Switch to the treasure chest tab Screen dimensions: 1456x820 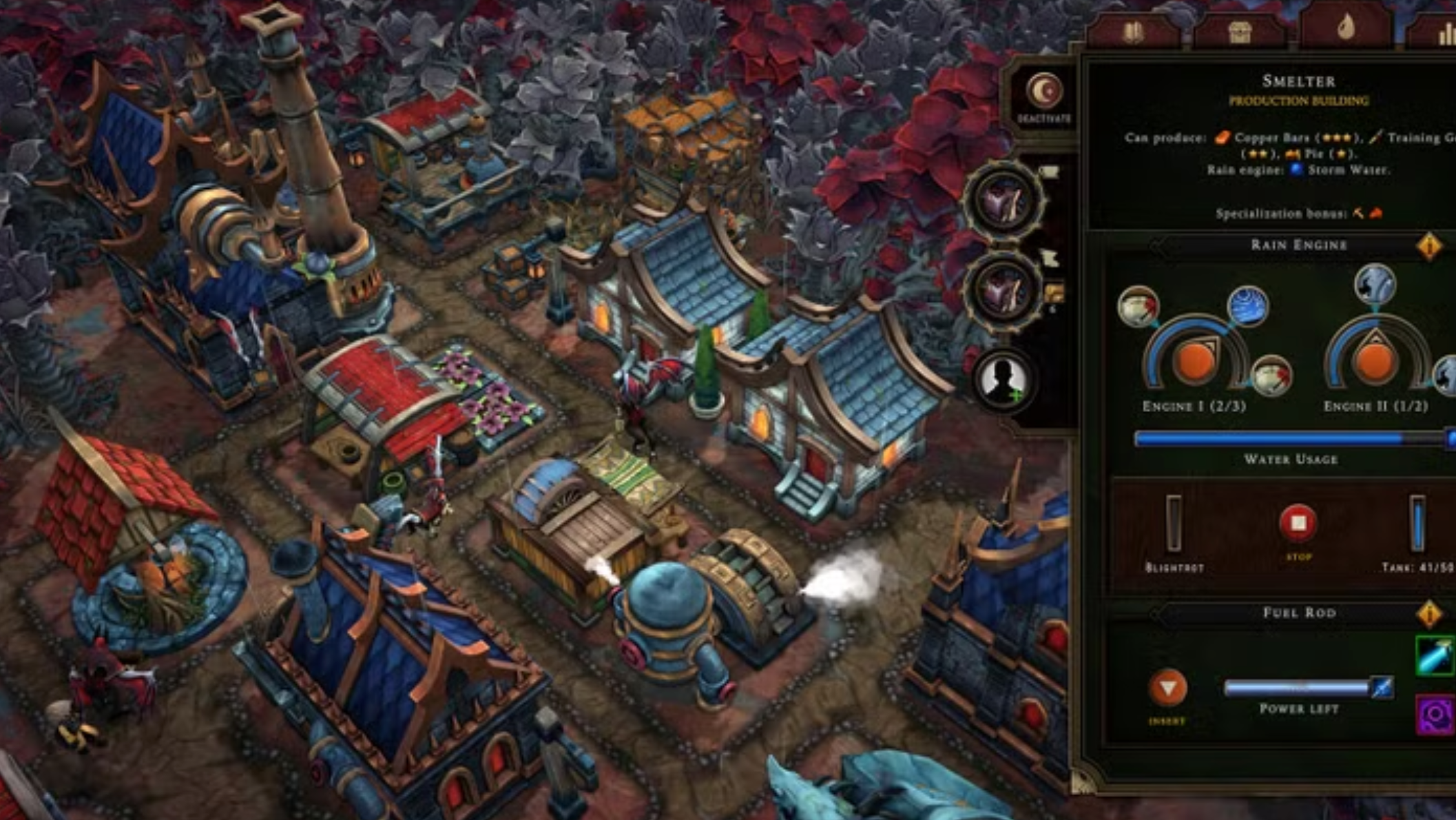[1239, 32]
